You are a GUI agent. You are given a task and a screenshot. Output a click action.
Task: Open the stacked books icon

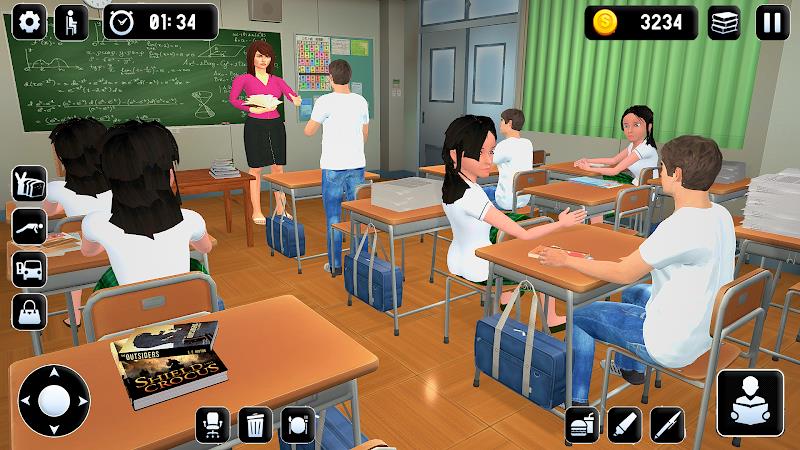[x=724, y=22]
